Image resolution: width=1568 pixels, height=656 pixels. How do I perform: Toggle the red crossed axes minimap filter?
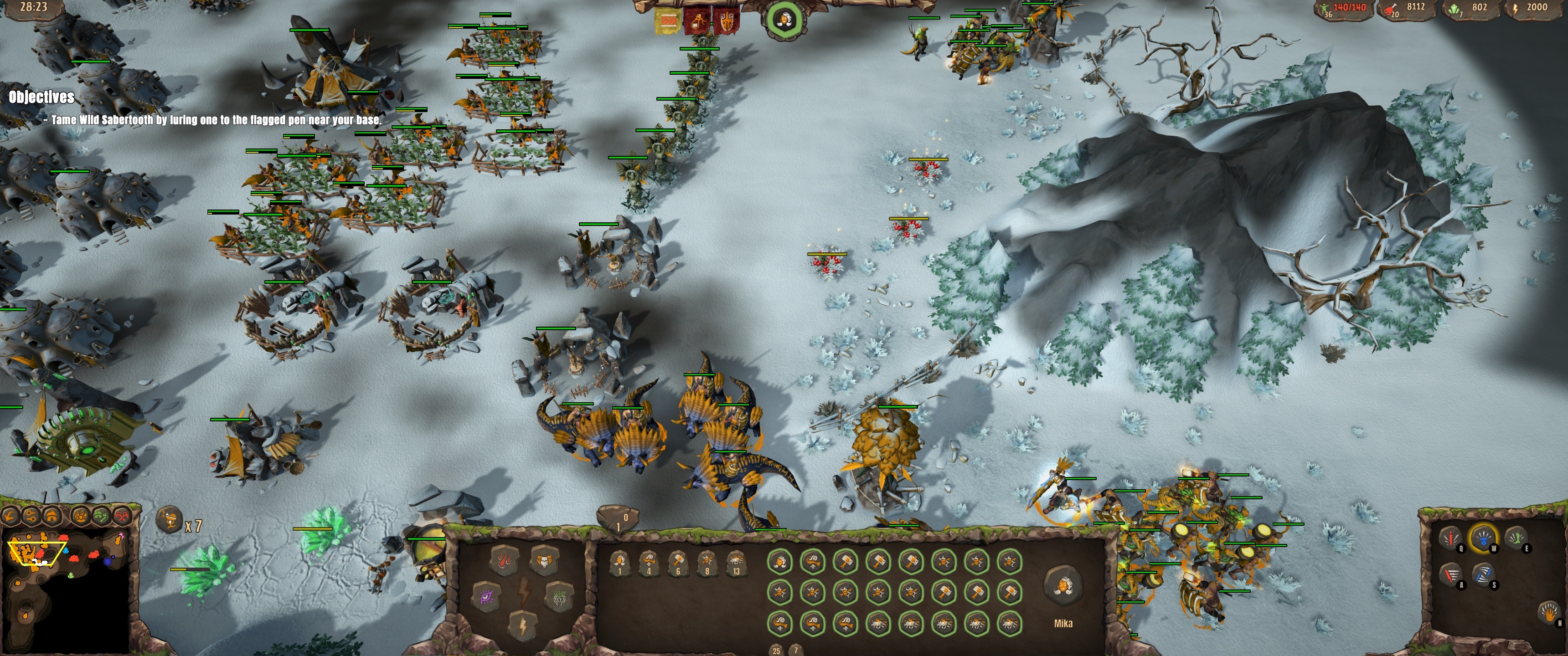tap(122, 517)
